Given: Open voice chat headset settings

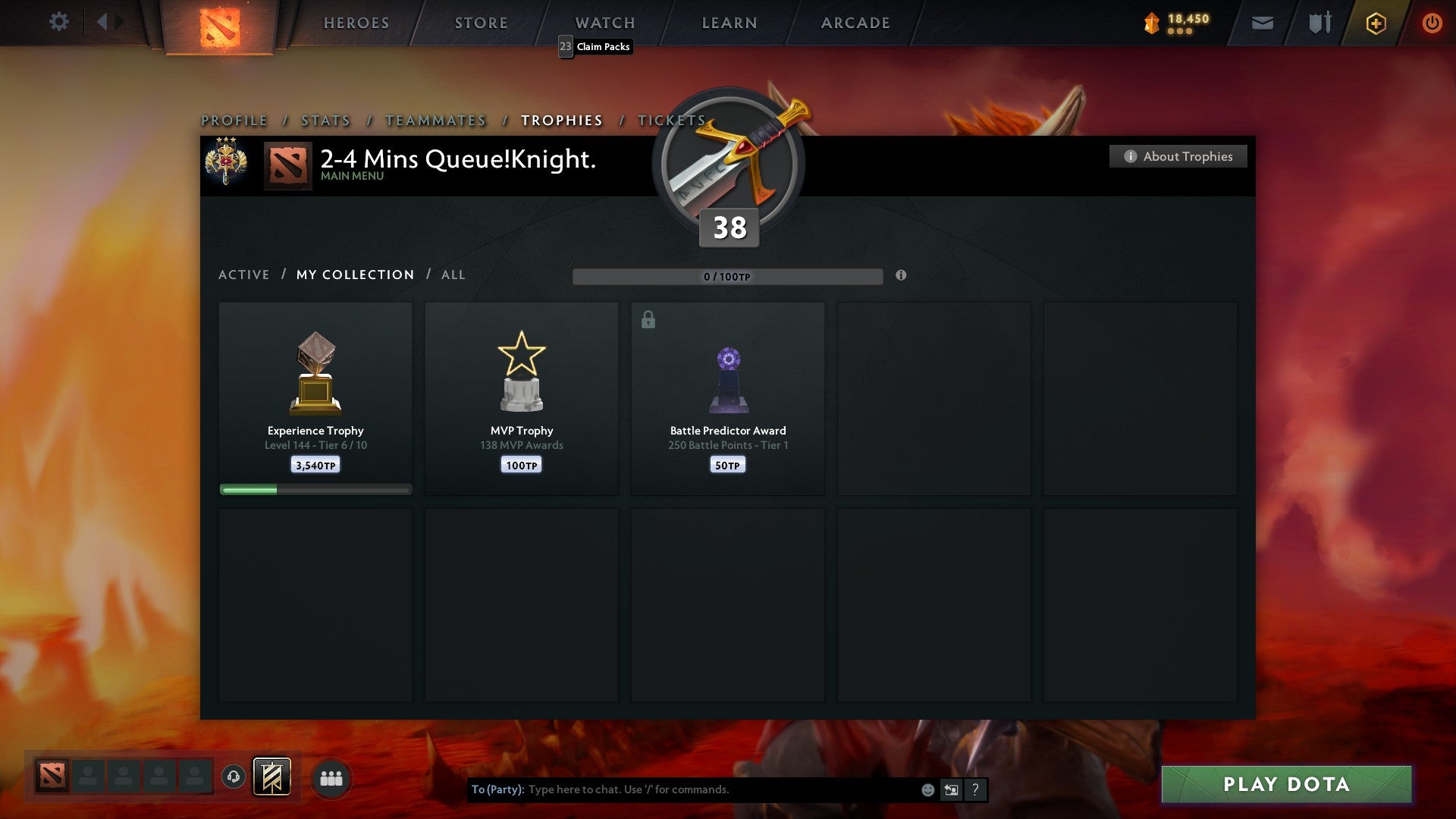Looking at the screenshot, I should [232, 777].
